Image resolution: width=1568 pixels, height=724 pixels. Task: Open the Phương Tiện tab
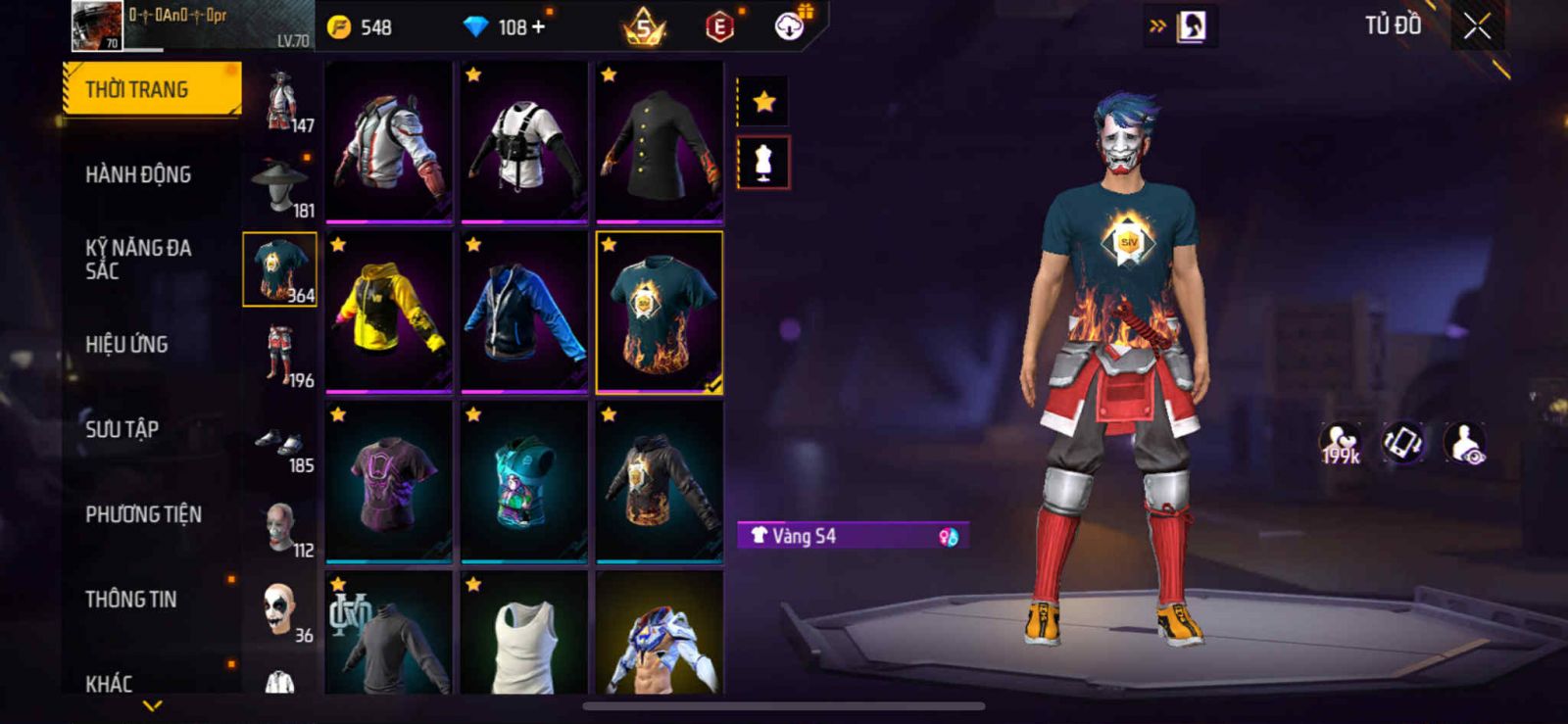coord(143,514)
